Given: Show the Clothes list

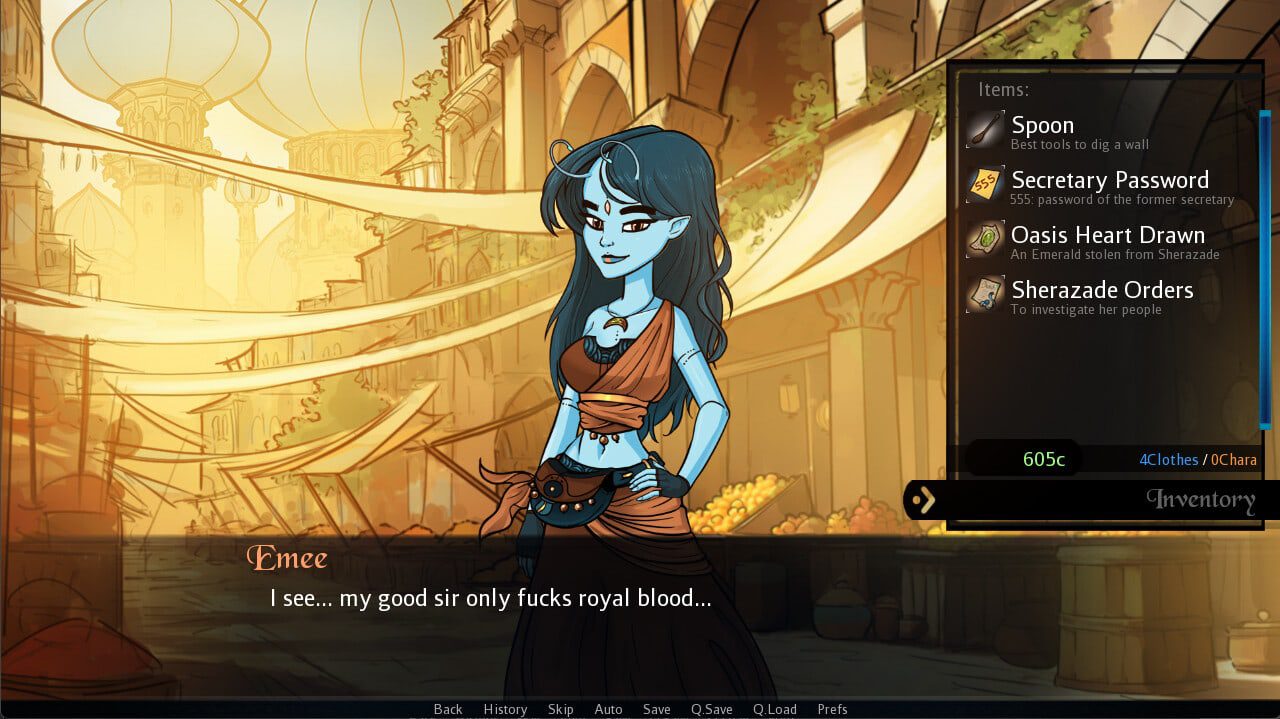Looking at the screenshot, I should coord(1168,460).
